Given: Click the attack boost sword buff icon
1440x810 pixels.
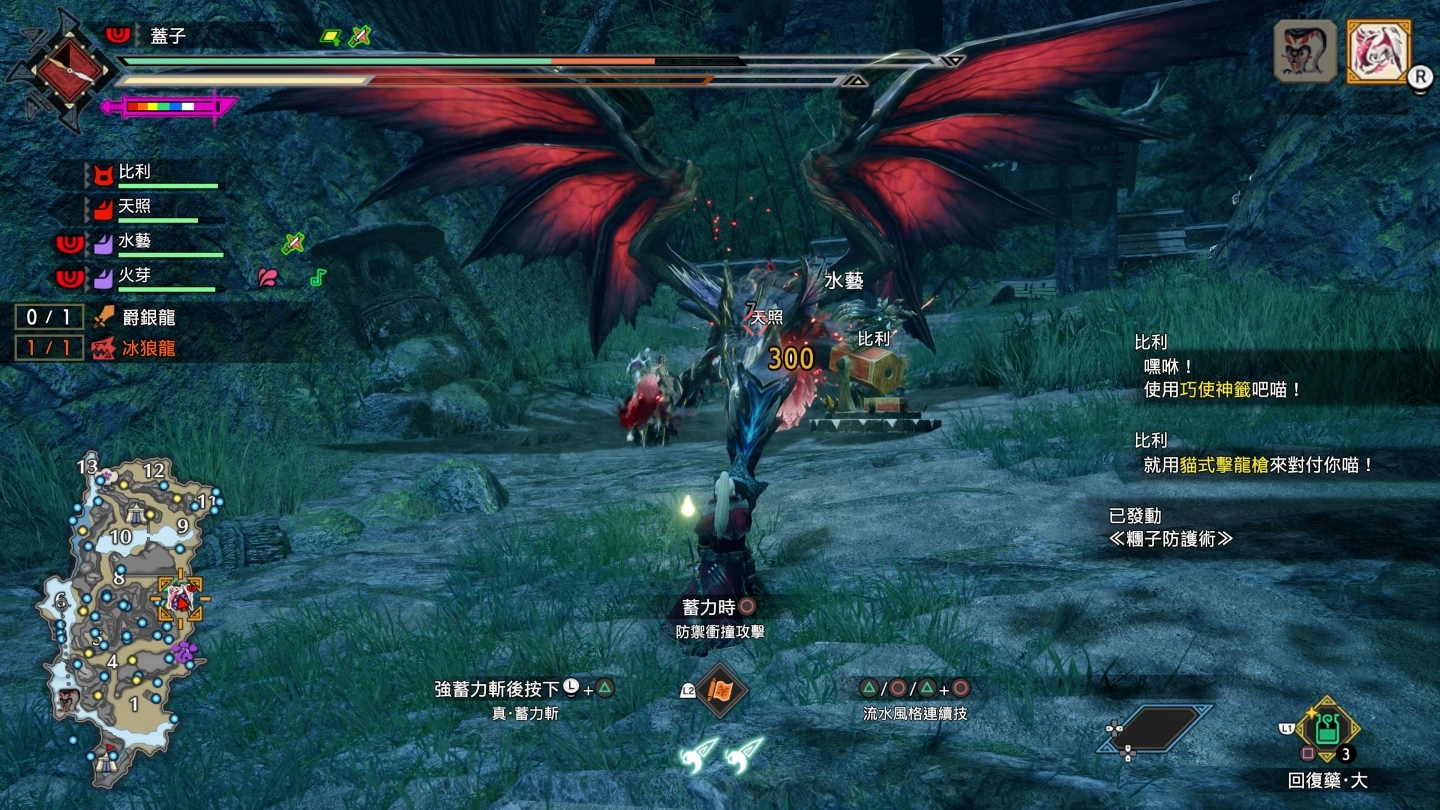Looking at the screenshot, I should point(292,243).
